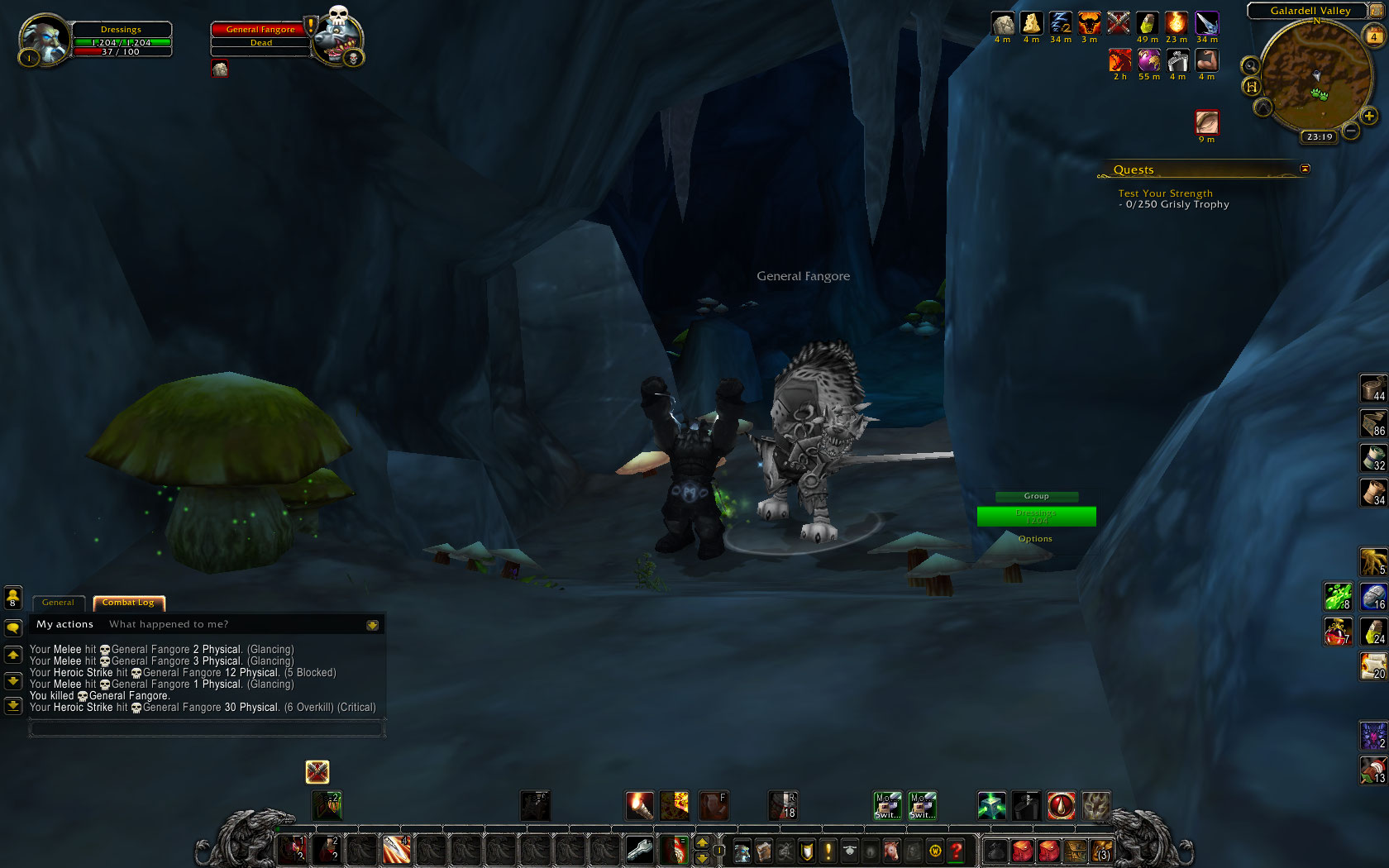Open the minimap tracking magnifier button
This screenshot has height=868, width=1389.
coord(1250,65)
